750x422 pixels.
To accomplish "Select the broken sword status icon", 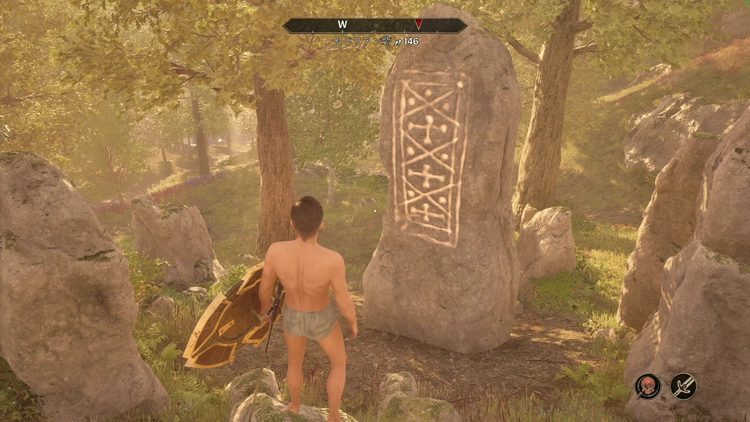I will [x=684, y=385].
